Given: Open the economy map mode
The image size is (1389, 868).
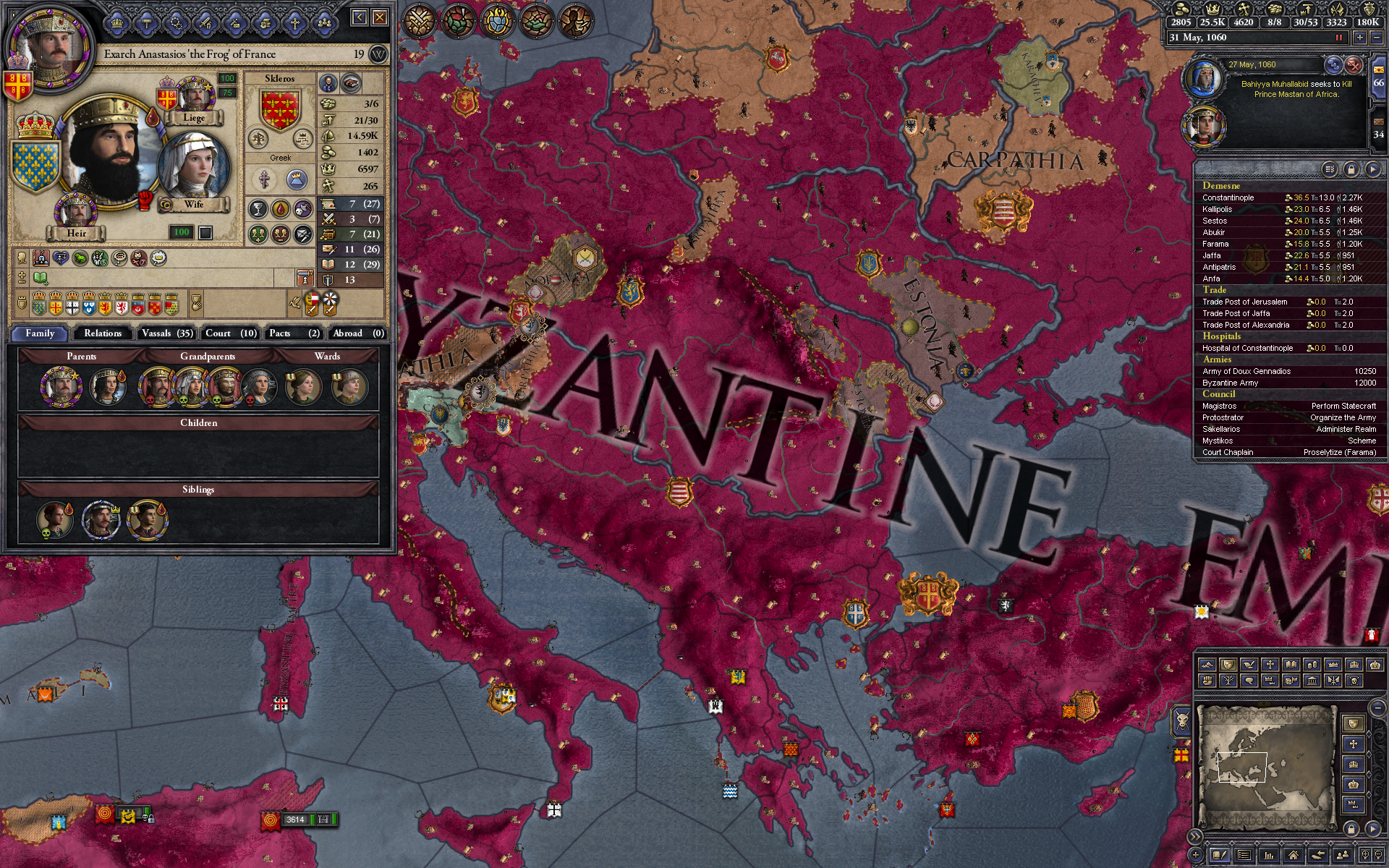Looking at the screenshot, I should point(1312,665).
